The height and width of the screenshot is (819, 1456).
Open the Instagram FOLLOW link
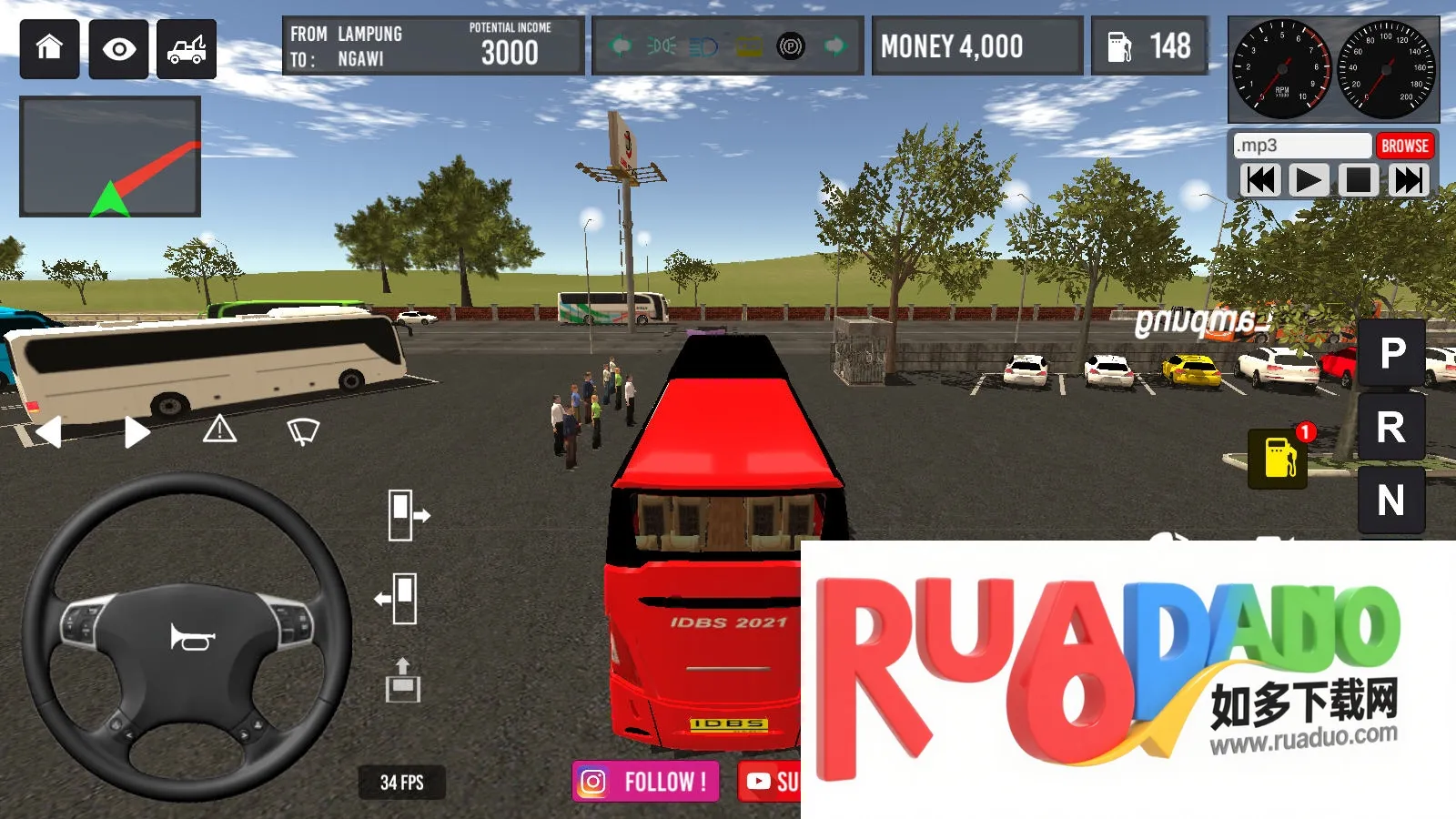(x=645, y=782)
